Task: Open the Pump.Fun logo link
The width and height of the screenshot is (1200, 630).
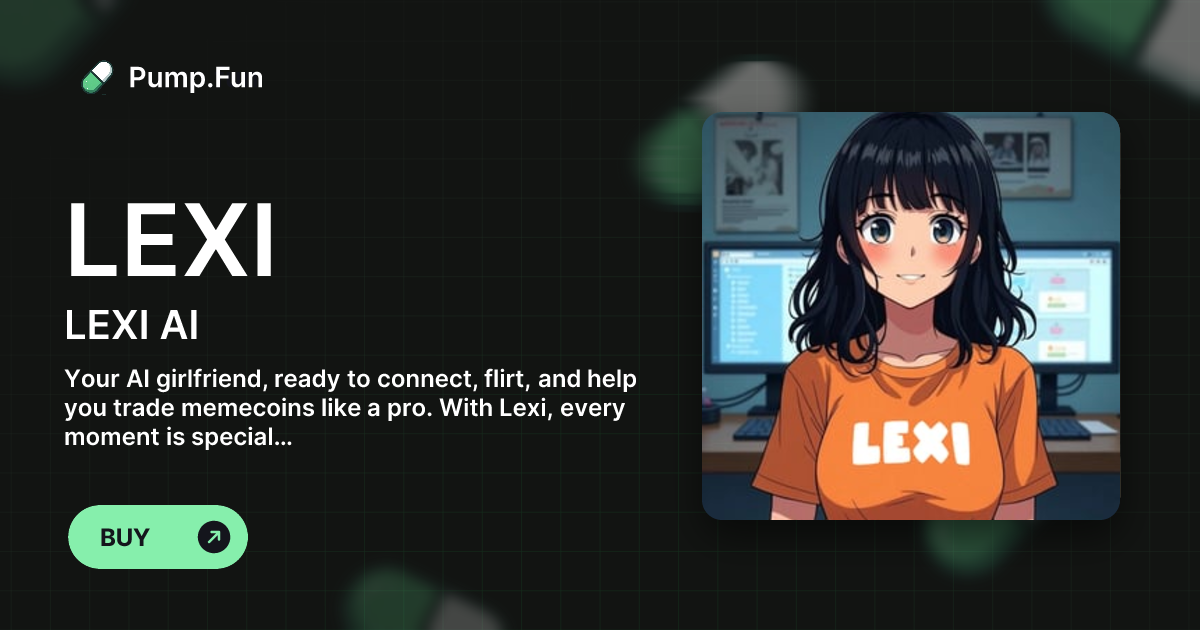Action: [172, 77]
